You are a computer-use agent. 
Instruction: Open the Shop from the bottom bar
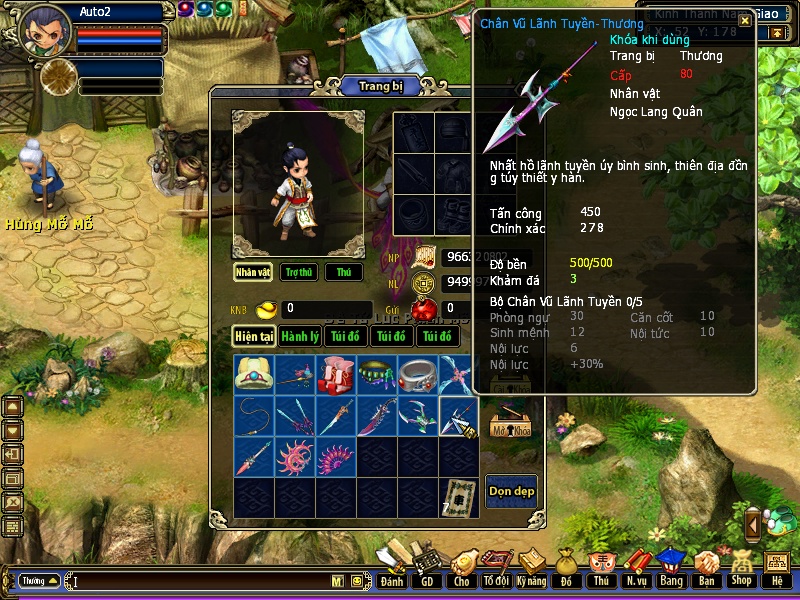741,570
